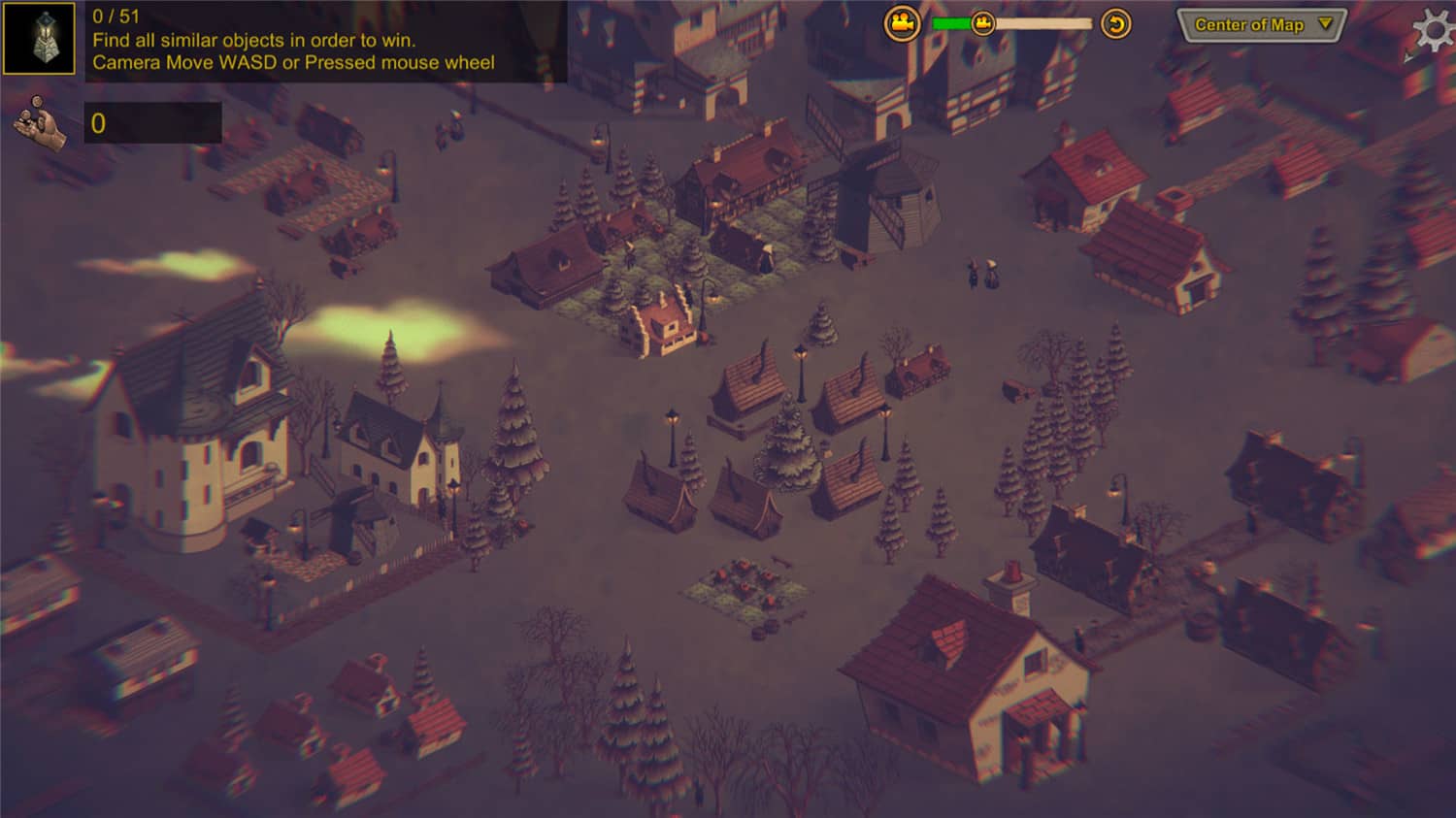Image resolution: width=1456 pixels, height=818 pixels.
Task: Expand the Center of Map dropdown
Action: [1261, 25]
